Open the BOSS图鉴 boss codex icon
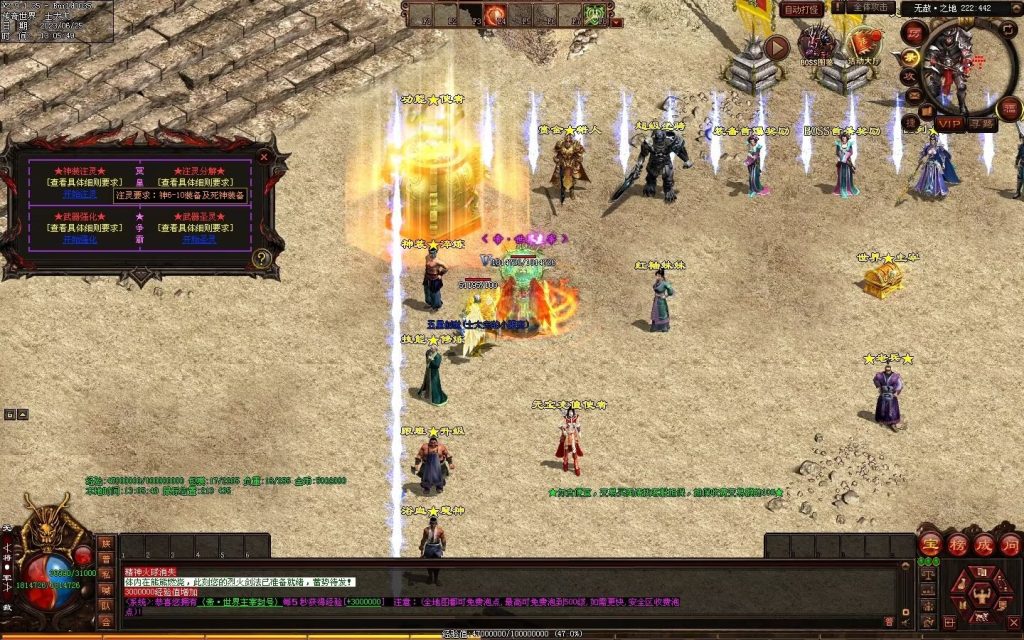This screenshot has width=1024, height=640. pos(818,45)
